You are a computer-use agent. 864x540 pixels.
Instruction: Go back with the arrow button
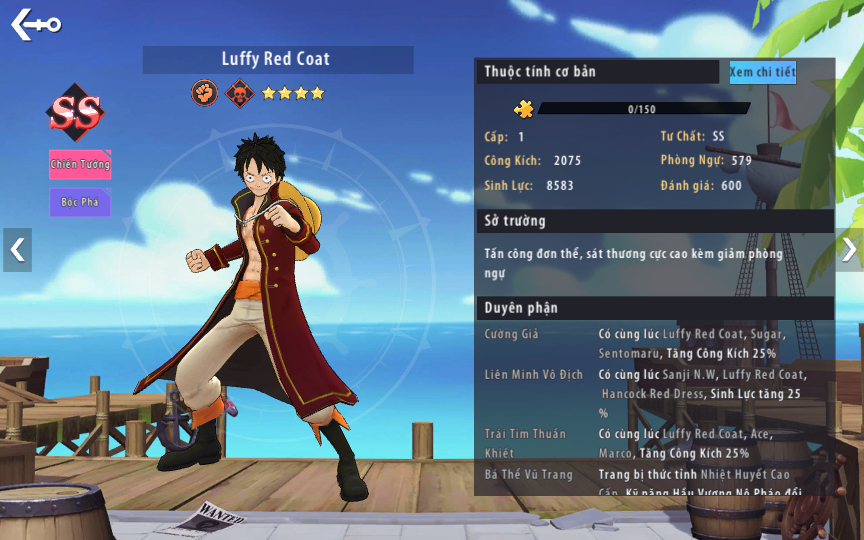(35, 24)
